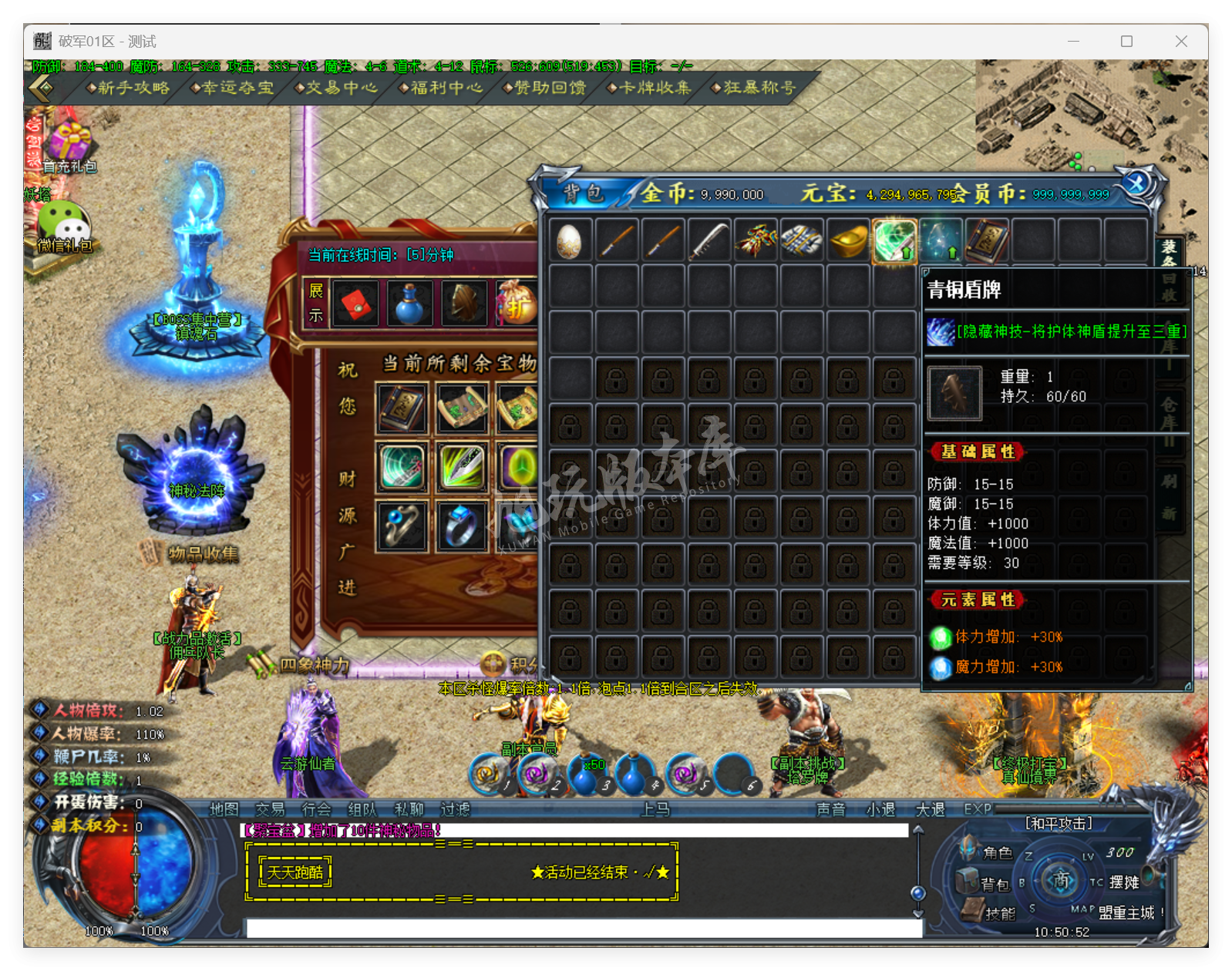Select the 卡牌收集 menu item
The height and width of the screenshot is (971, 1232).
tap(650, 88)
